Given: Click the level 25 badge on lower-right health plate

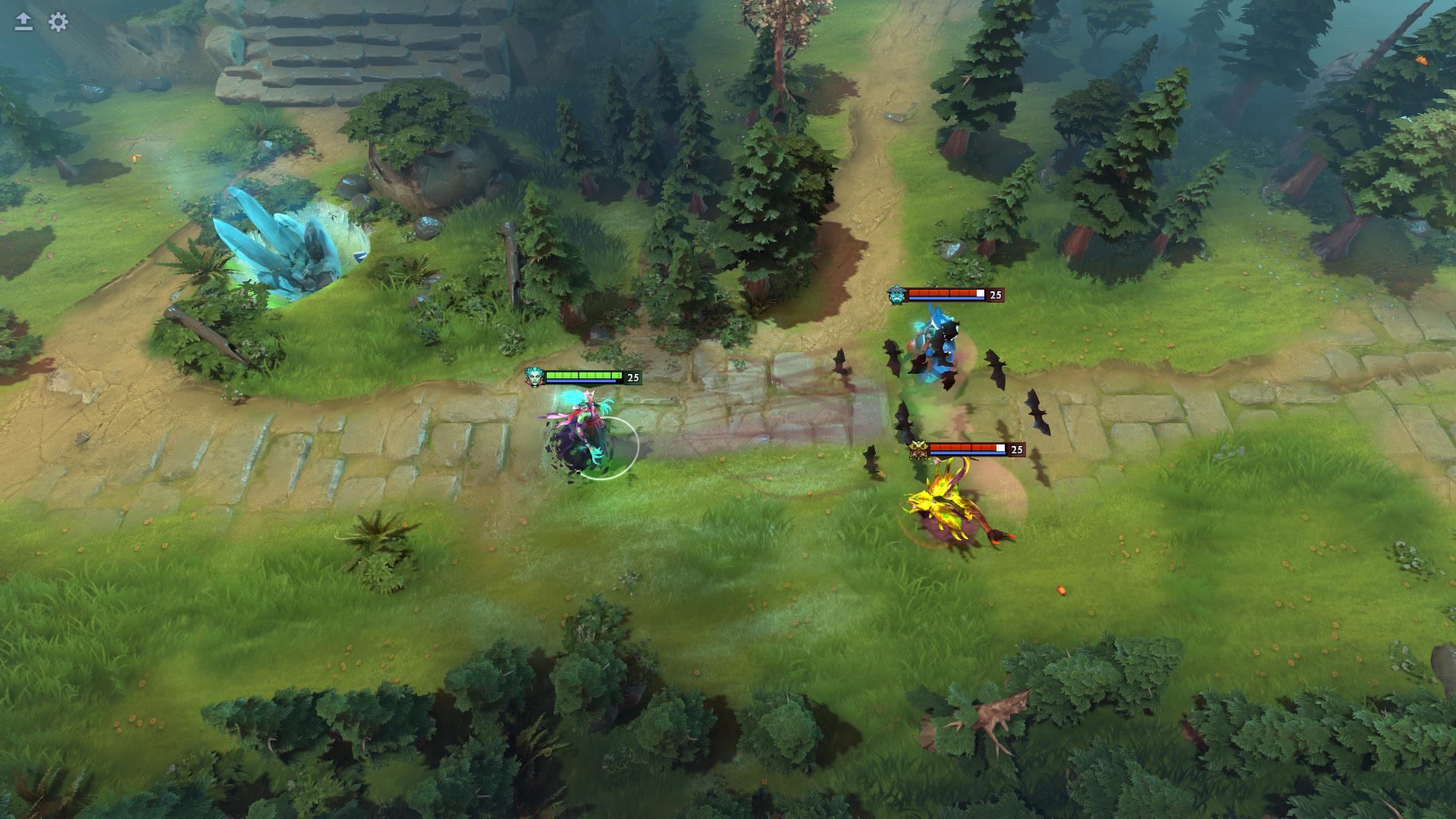Looking at the screenshot, I should [1015, 450].
